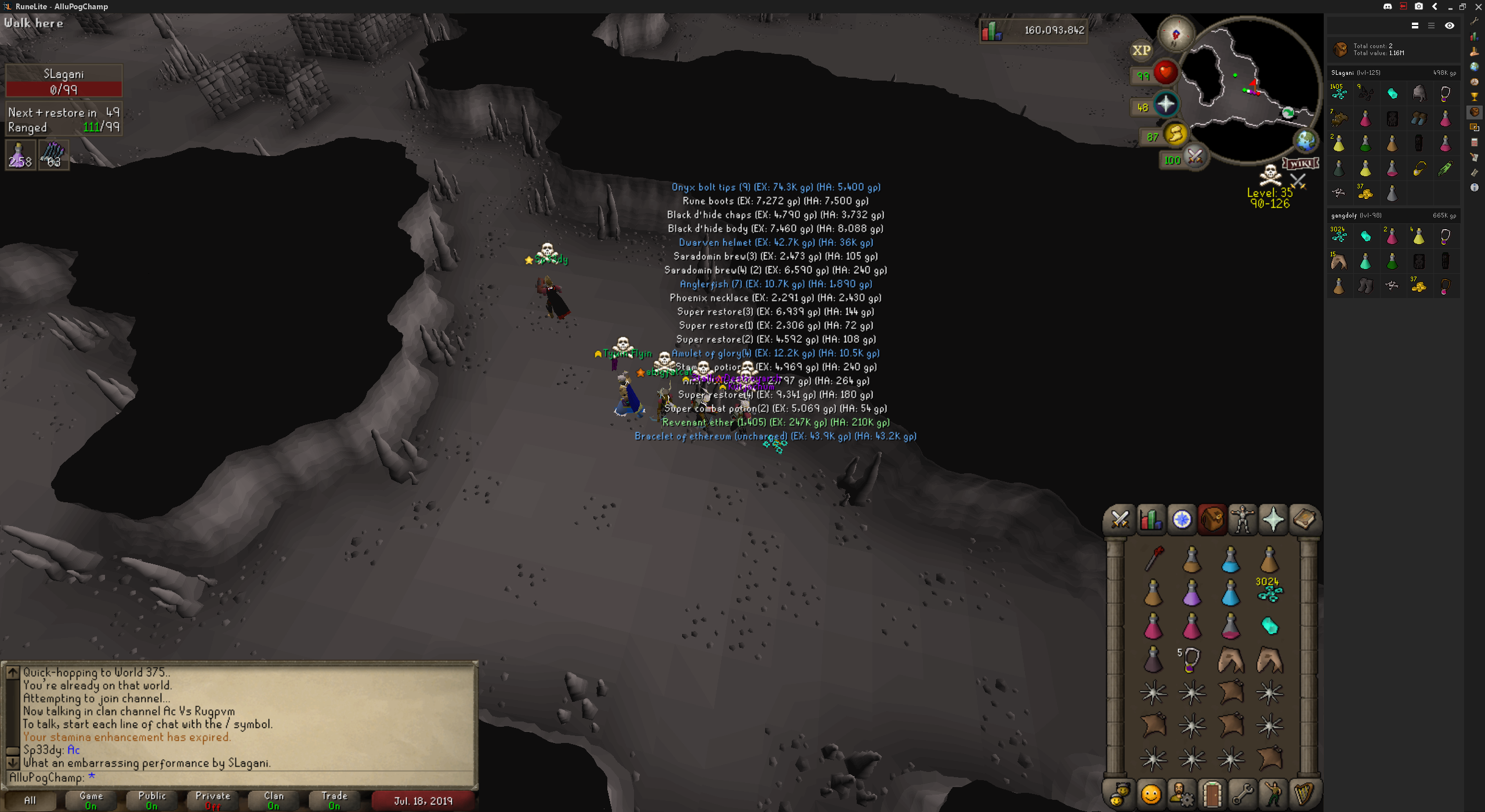Open the wrench Settings tab
The height and width of the screenshot is (812, 1485).
pos(1243,793)
